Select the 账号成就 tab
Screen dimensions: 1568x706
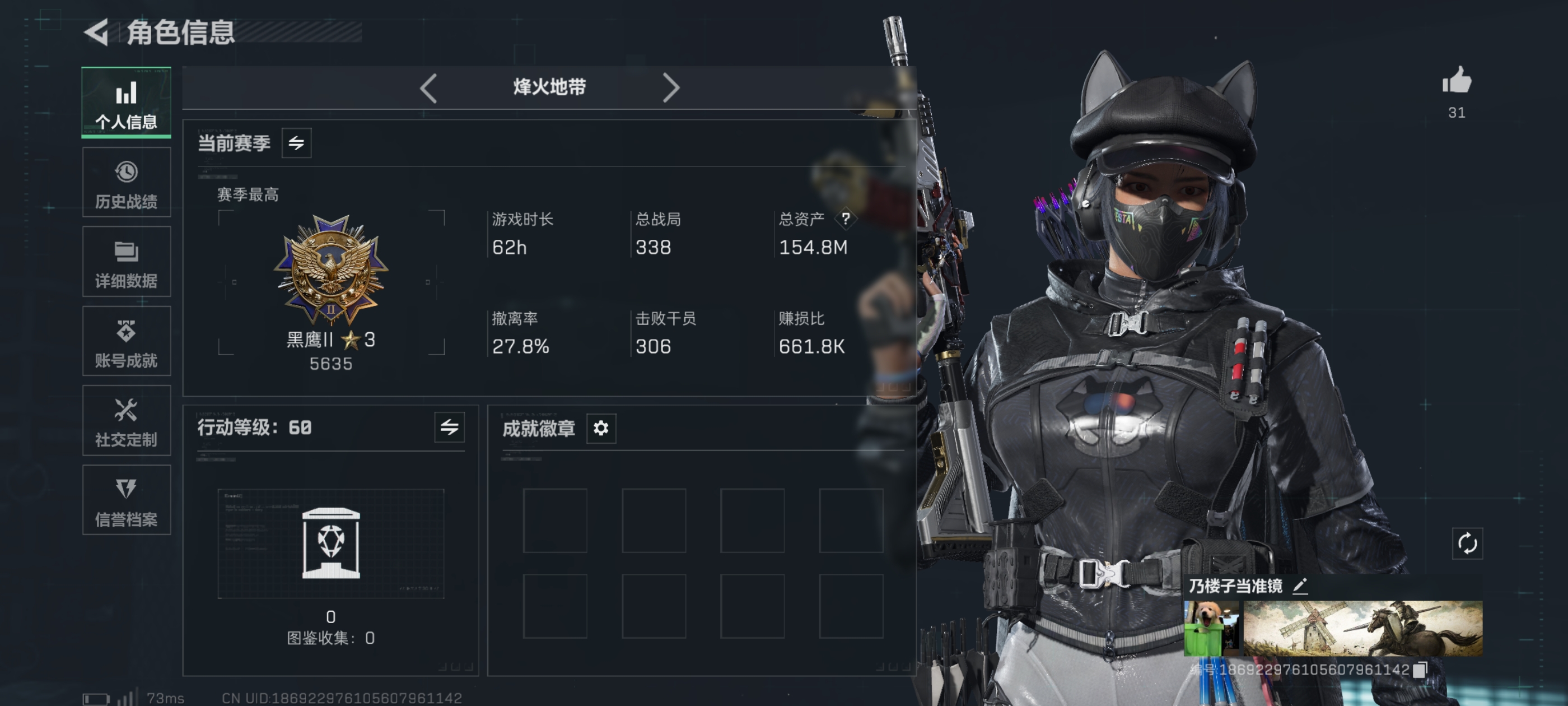(x=126, y=341)
